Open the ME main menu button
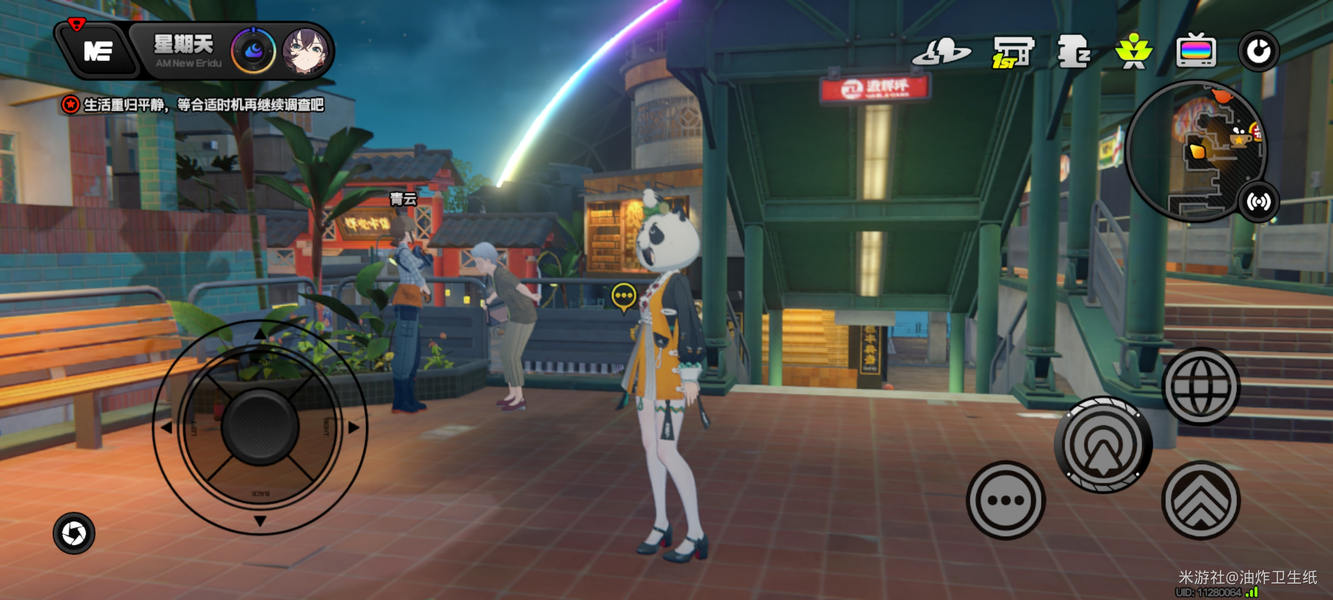 coord(97,52)
